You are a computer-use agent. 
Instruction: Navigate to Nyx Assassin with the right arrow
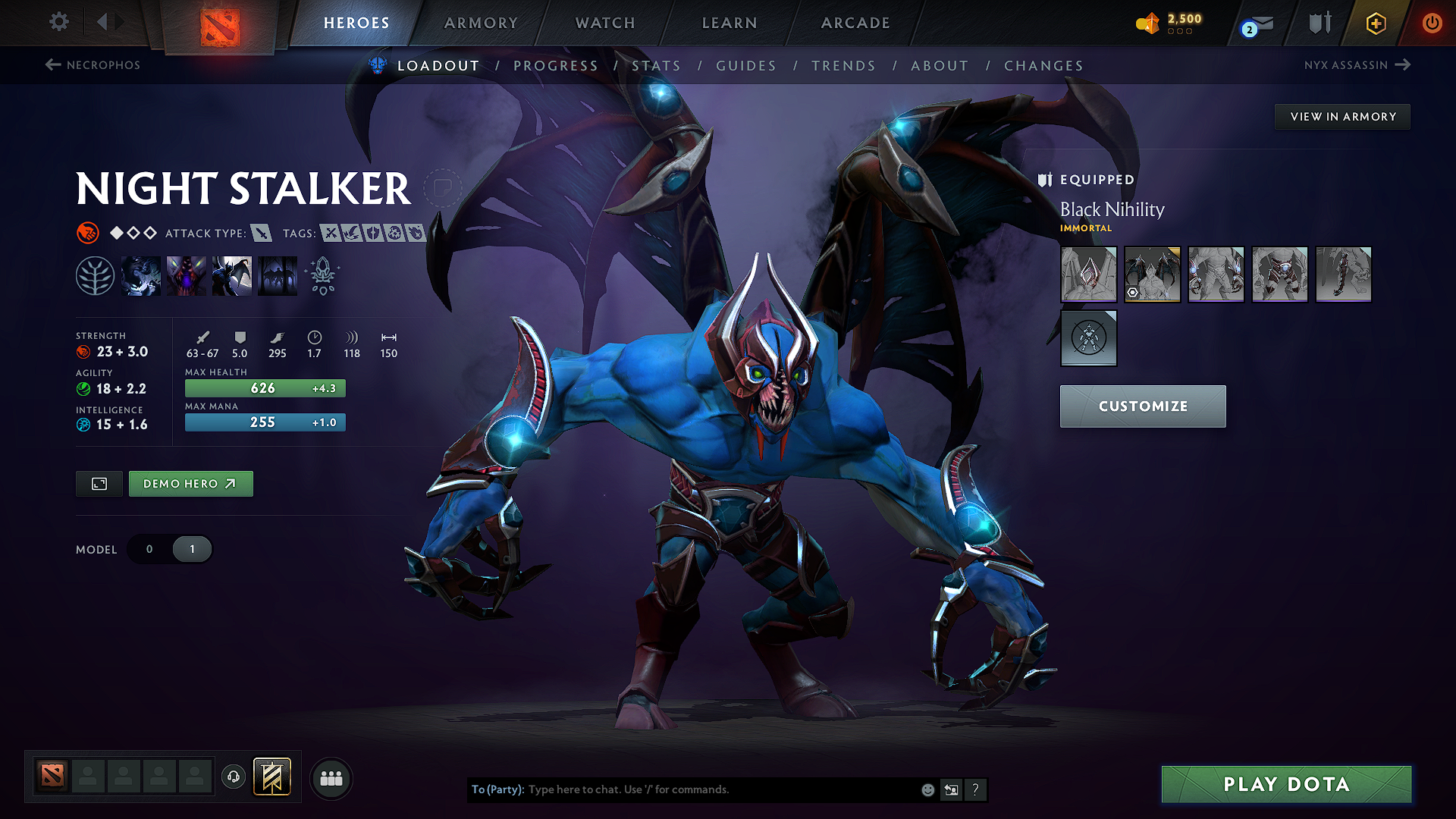pyautogui.click(x=1402, y=65)
